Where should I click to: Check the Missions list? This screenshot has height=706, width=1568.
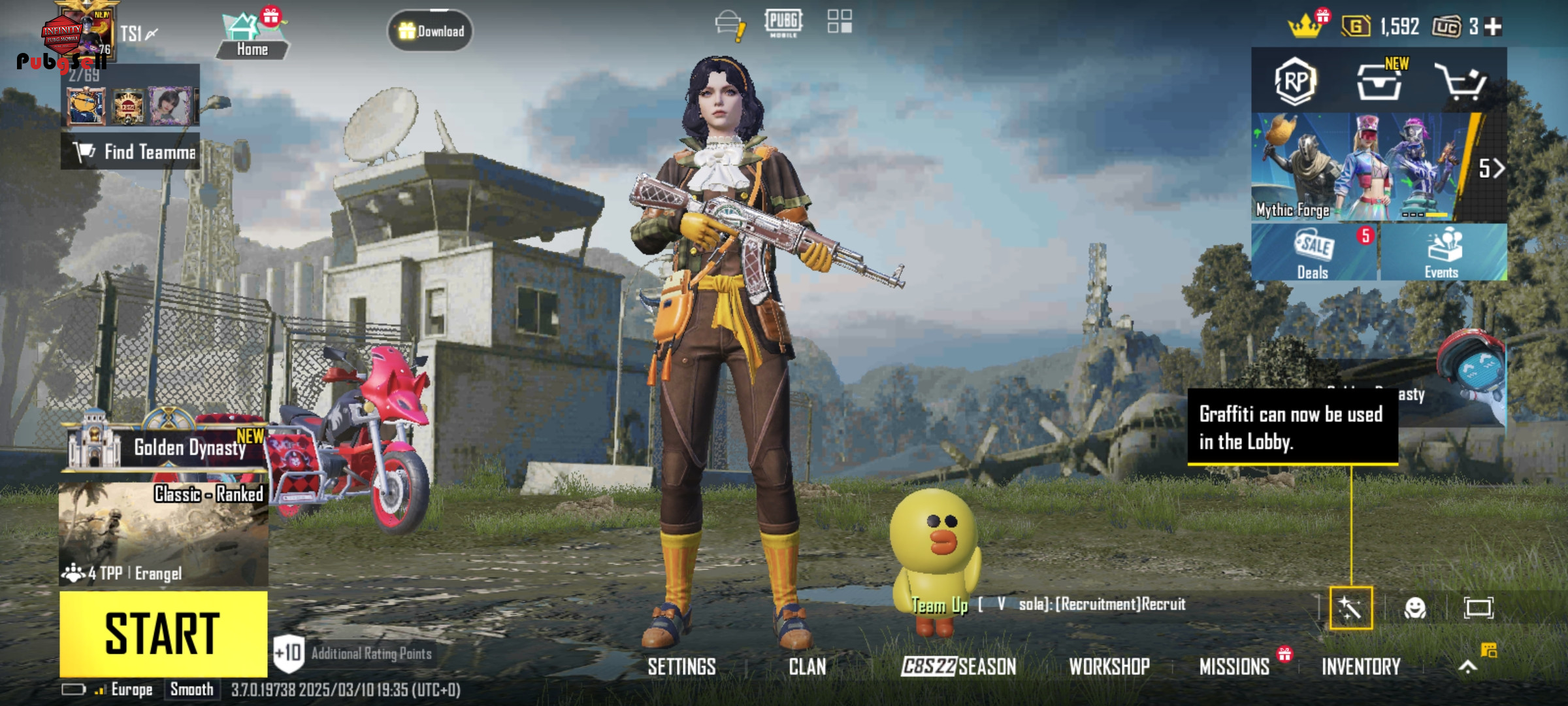pyautogui.click(x=1234, y=667)
